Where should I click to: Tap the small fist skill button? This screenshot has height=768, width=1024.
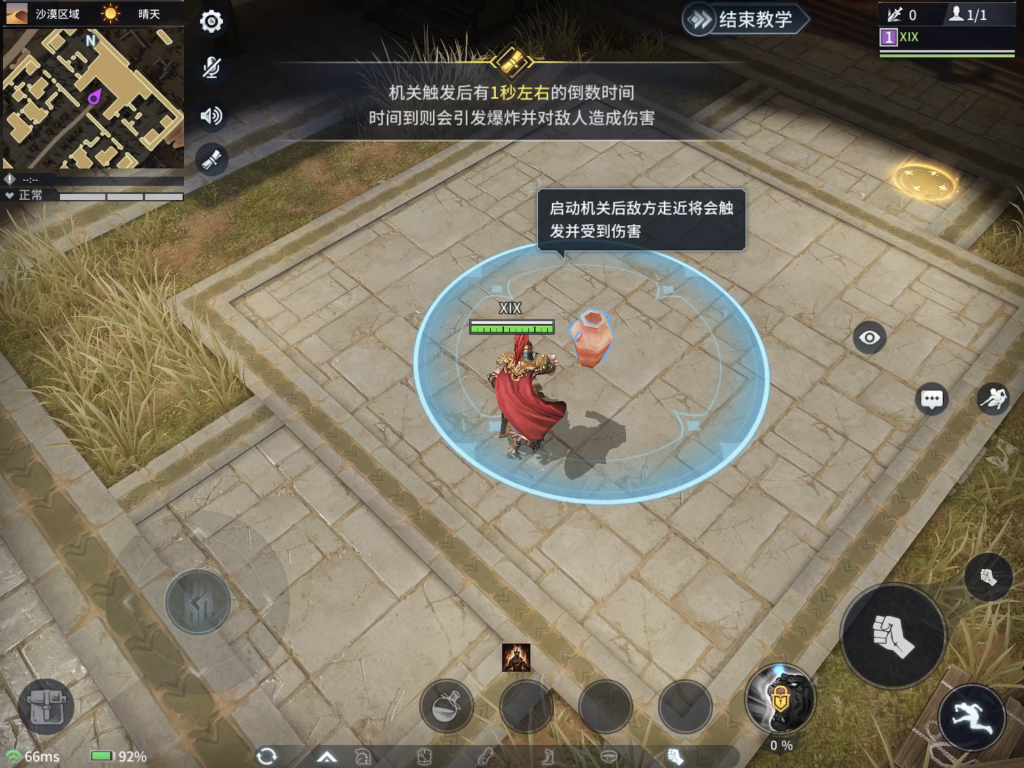988,577
